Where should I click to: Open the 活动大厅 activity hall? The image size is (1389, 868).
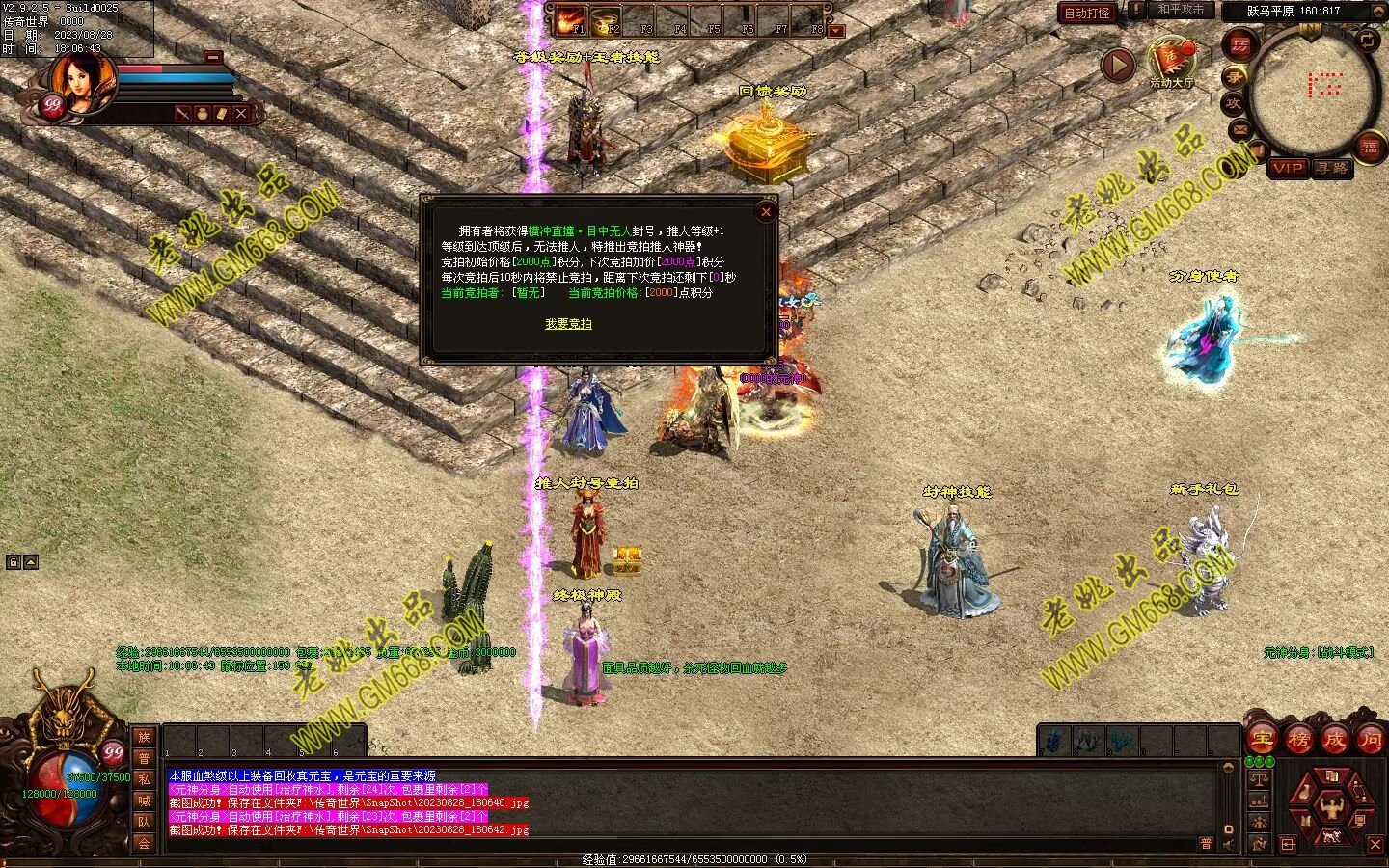(x=1171, y=64)
